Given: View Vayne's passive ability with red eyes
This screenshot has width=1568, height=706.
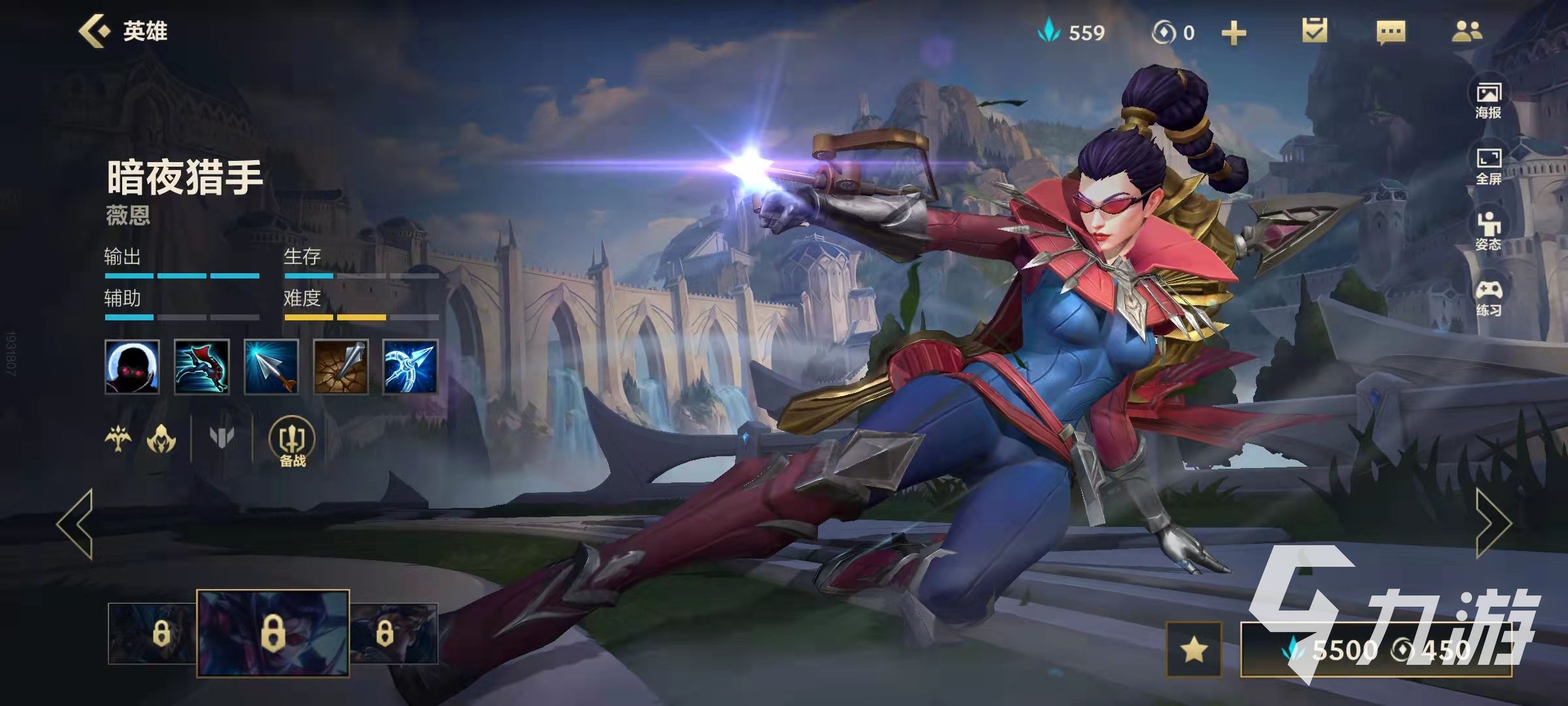Looking at the screenshot, I should 132,367.
